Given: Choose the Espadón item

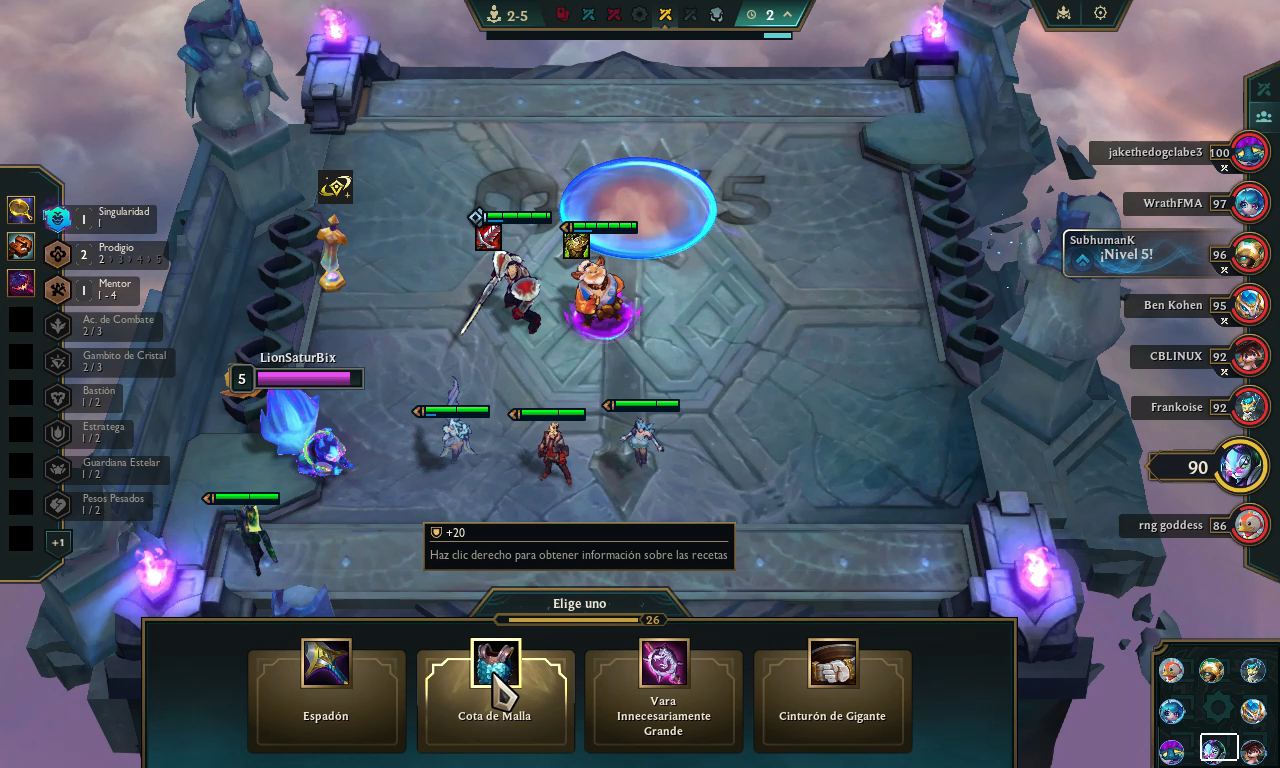Looking at the screenshot, I should [326, 699].
